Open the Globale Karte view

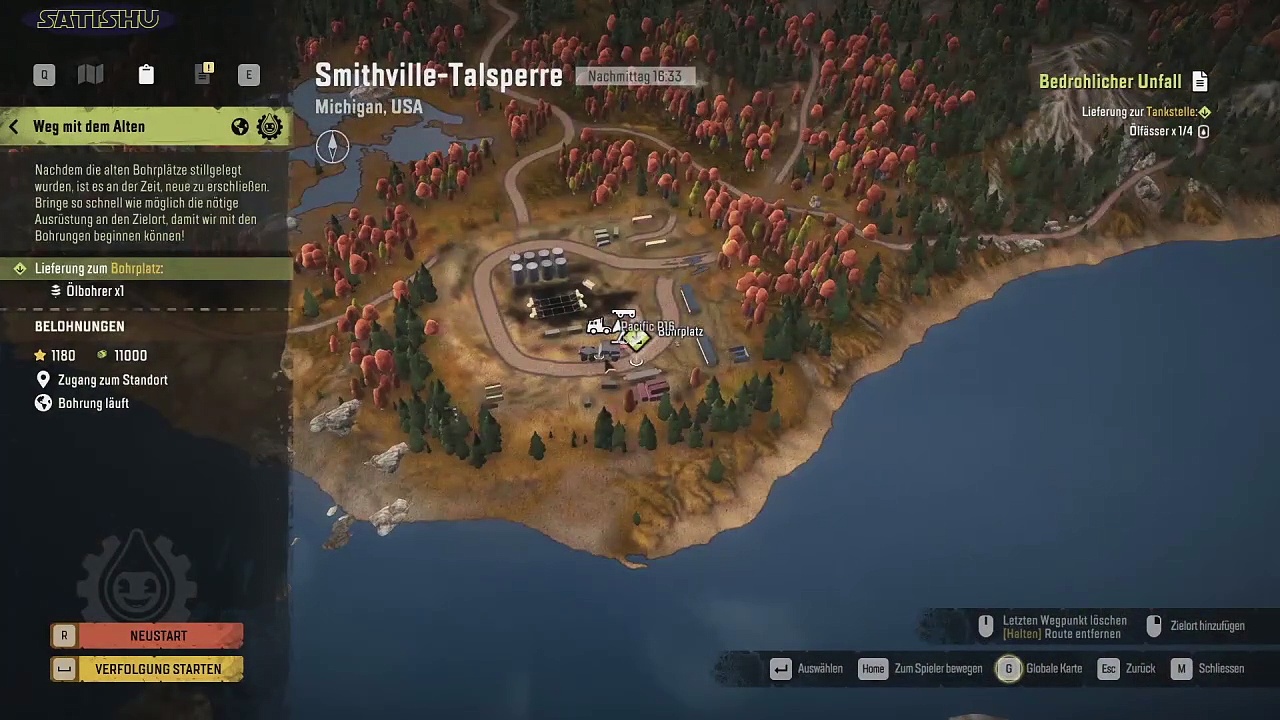pyautogui.click(x=1041, y=668)
